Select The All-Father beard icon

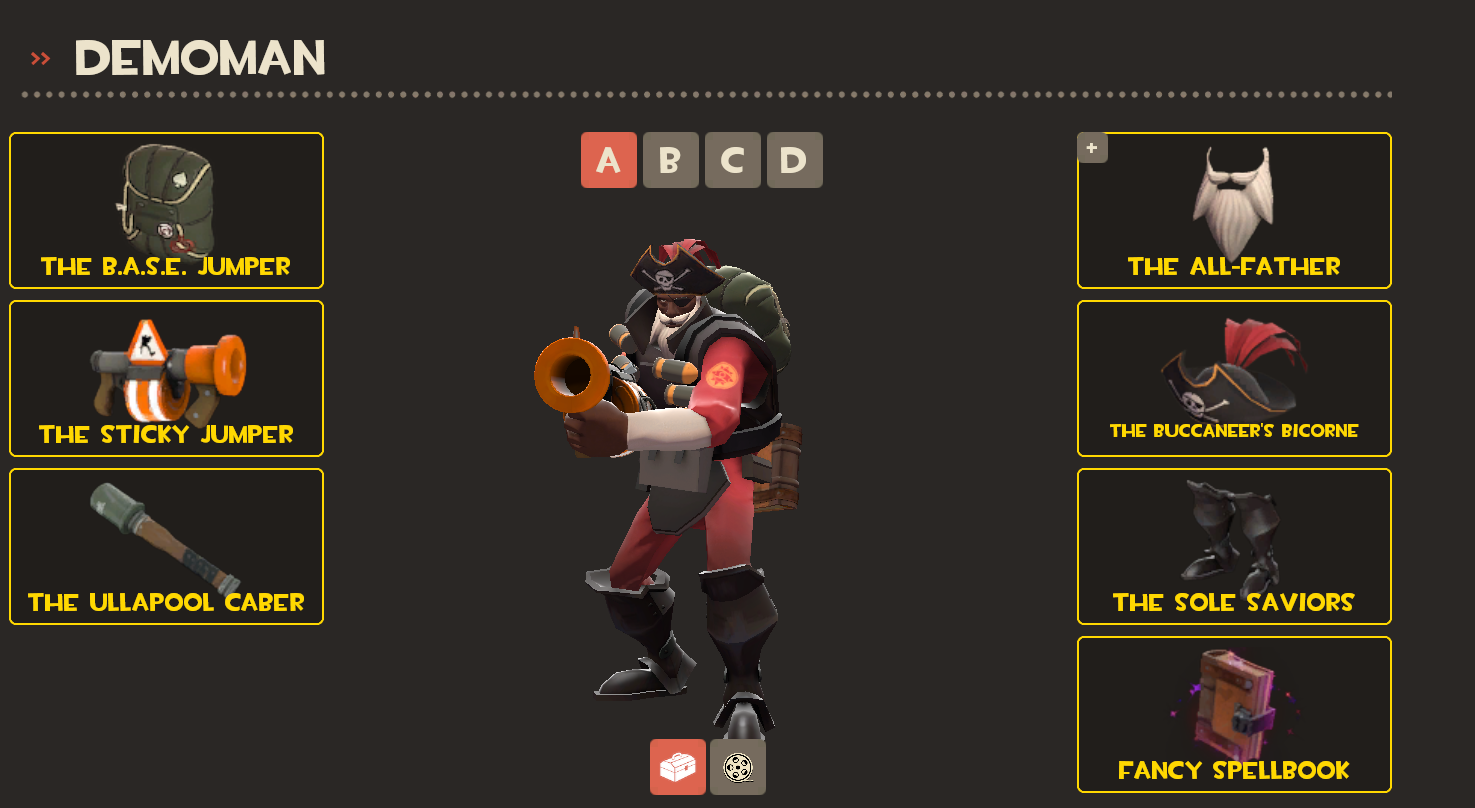pos(1233,200)
